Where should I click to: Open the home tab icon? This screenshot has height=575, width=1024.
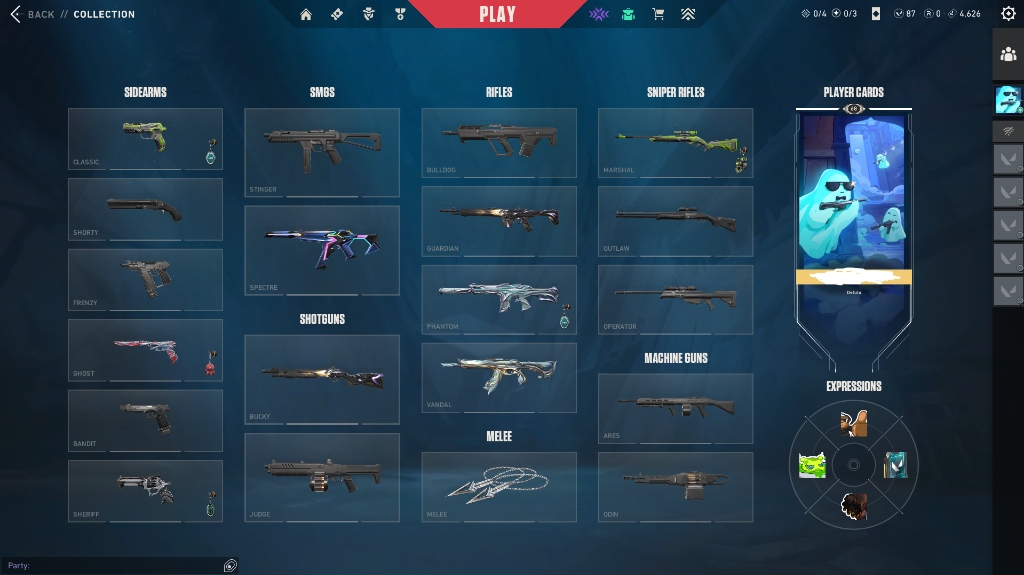[x=306, y=15]
